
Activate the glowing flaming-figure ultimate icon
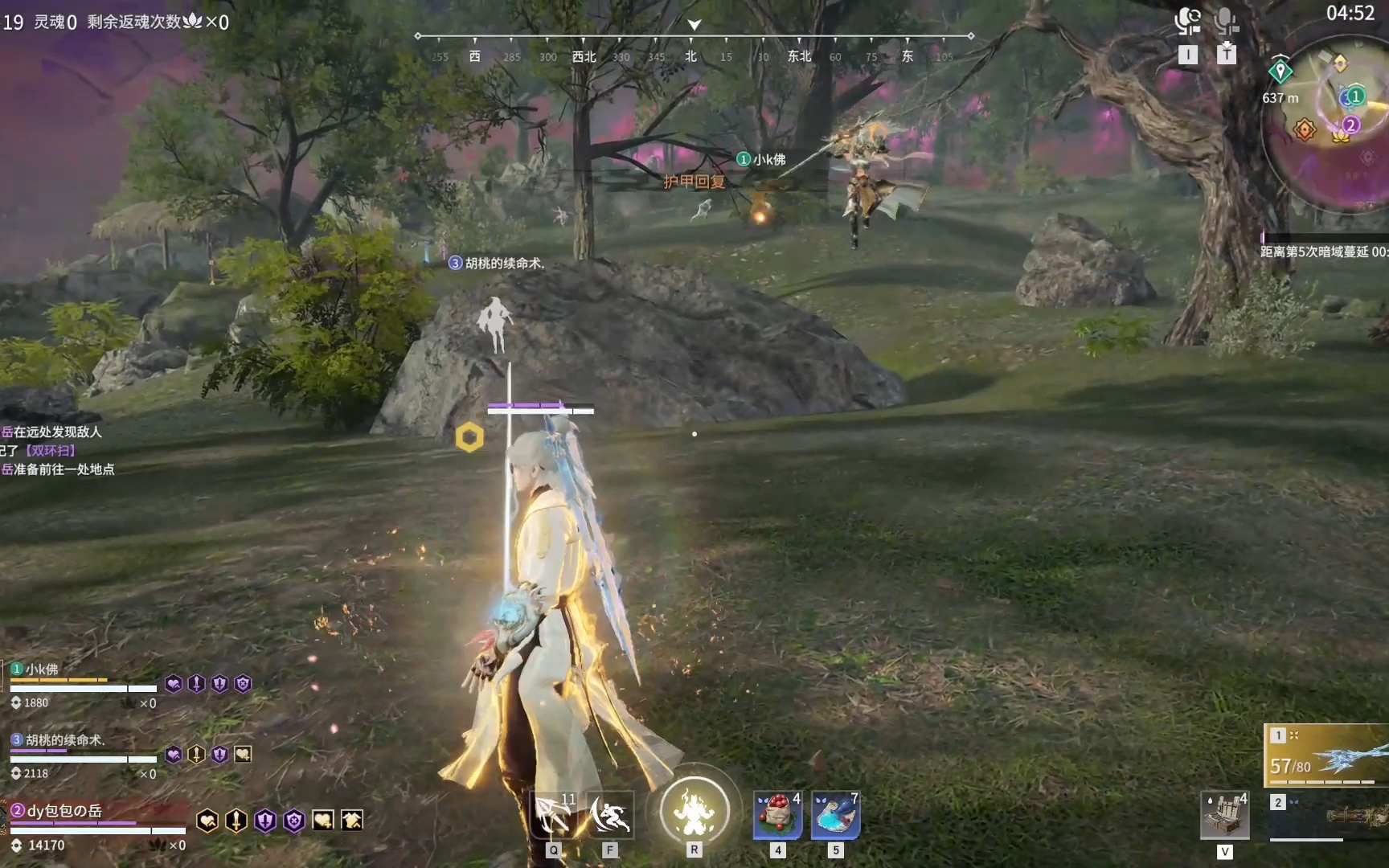(x=694, y=810)
